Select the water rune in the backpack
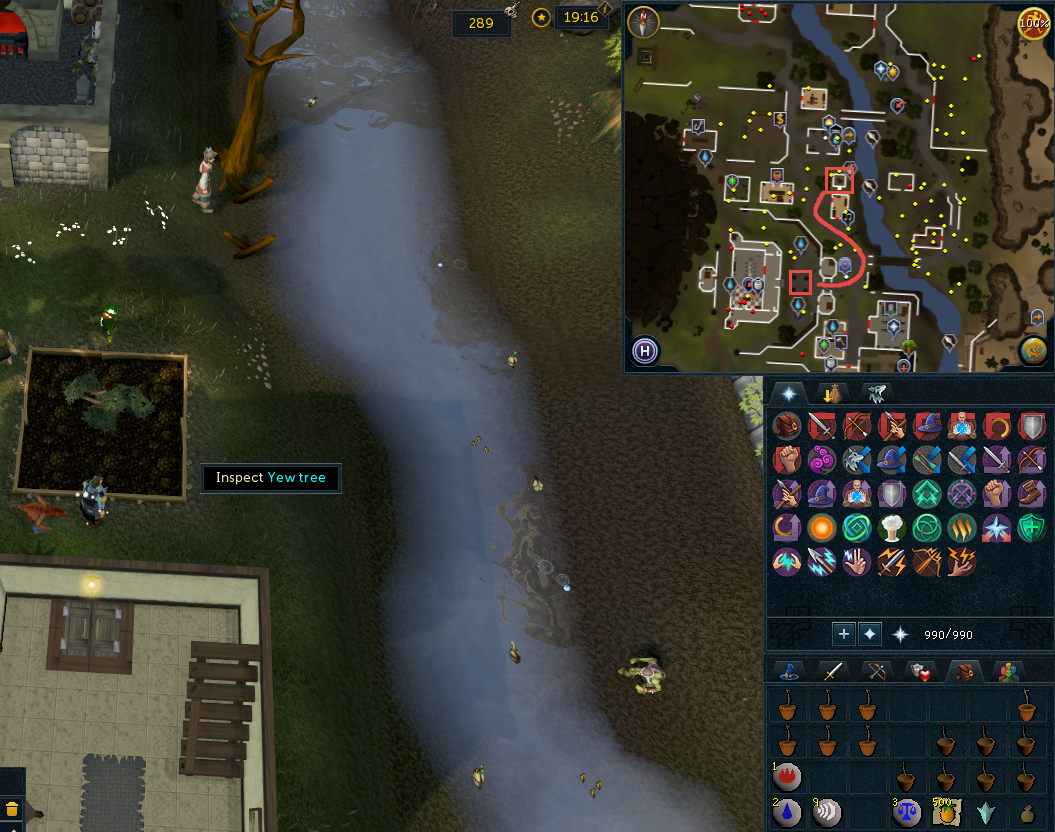 788,811
